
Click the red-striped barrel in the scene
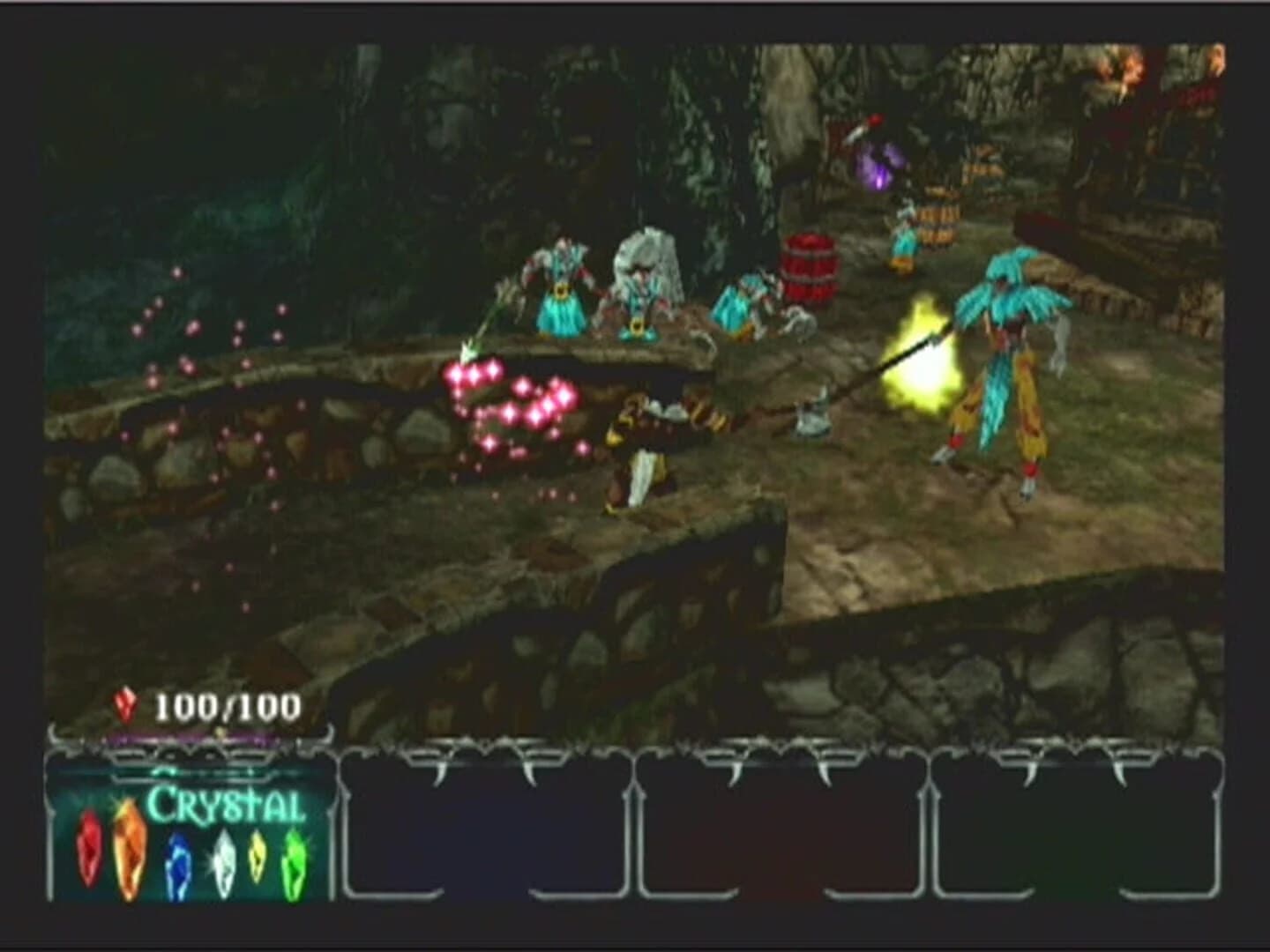810,264
